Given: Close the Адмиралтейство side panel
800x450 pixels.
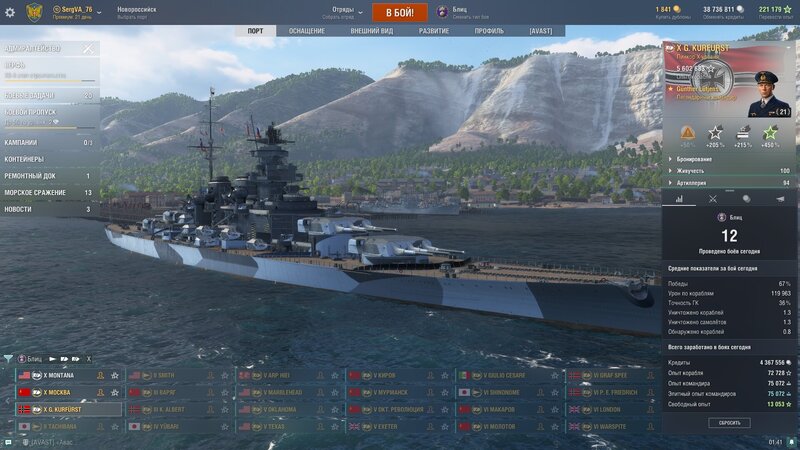Looking at the screenshot, I should [87, 48].
